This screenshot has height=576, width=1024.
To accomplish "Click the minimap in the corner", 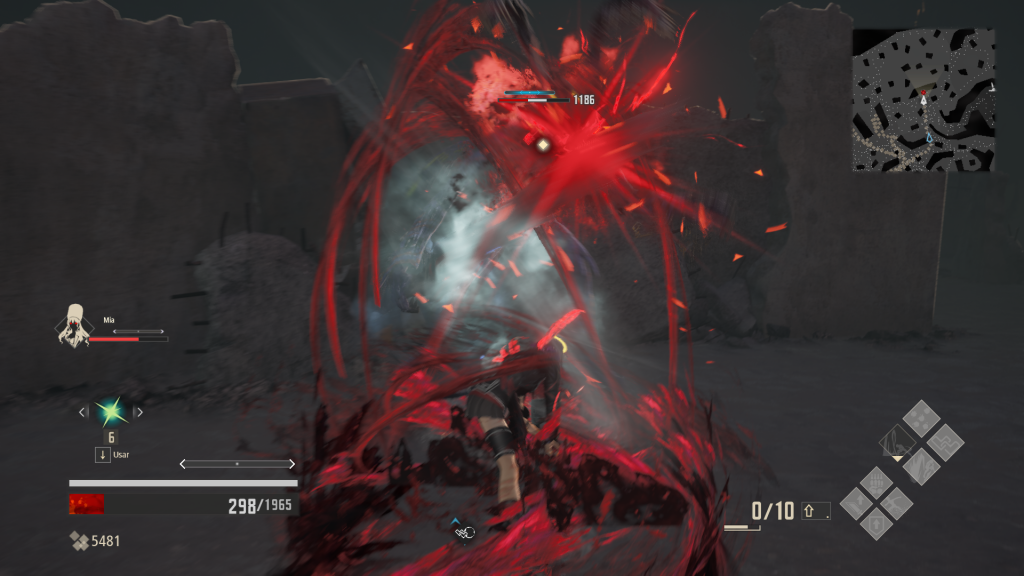I will (924, 99).
